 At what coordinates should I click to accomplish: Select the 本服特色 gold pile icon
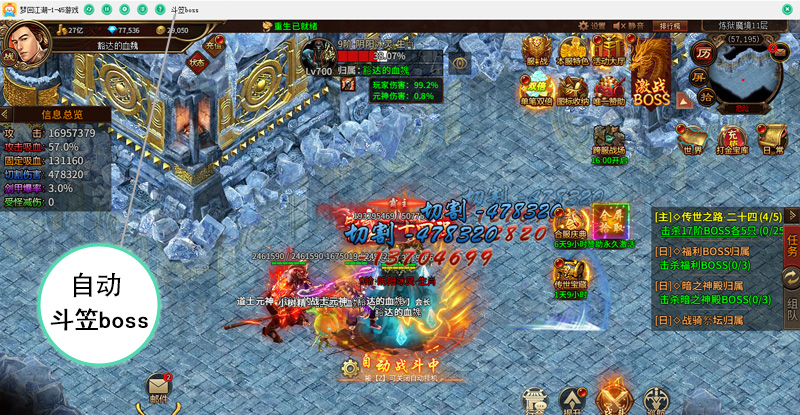click(x=572, y=52)
